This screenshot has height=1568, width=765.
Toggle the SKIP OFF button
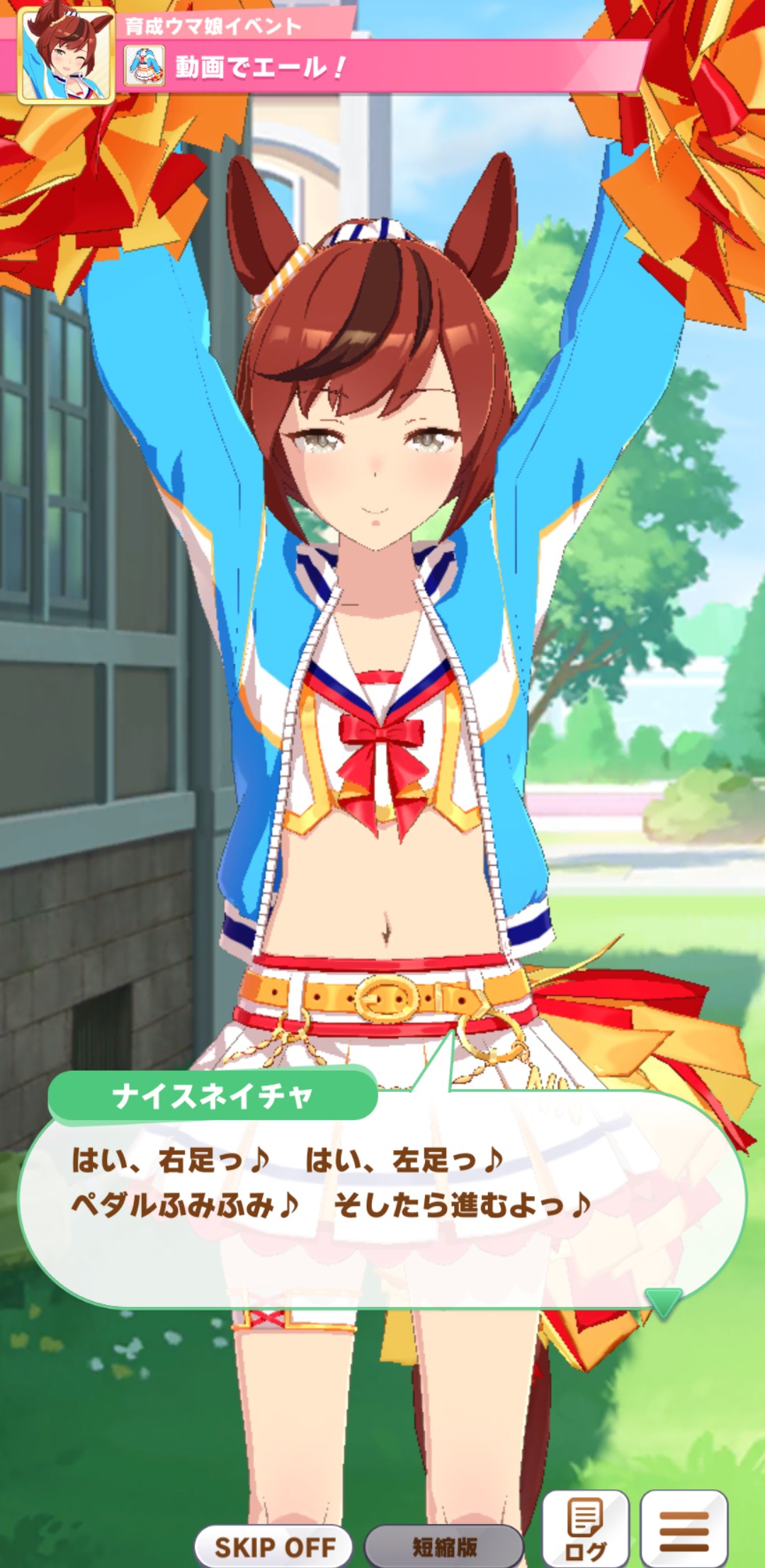click(274, 1546)
